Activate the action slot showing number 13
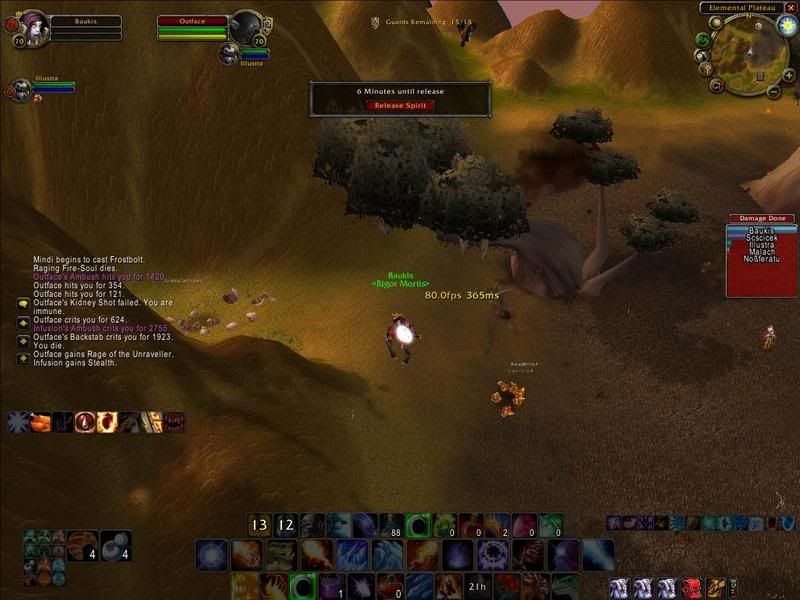 pyautogui.click(x=260, y=525)
